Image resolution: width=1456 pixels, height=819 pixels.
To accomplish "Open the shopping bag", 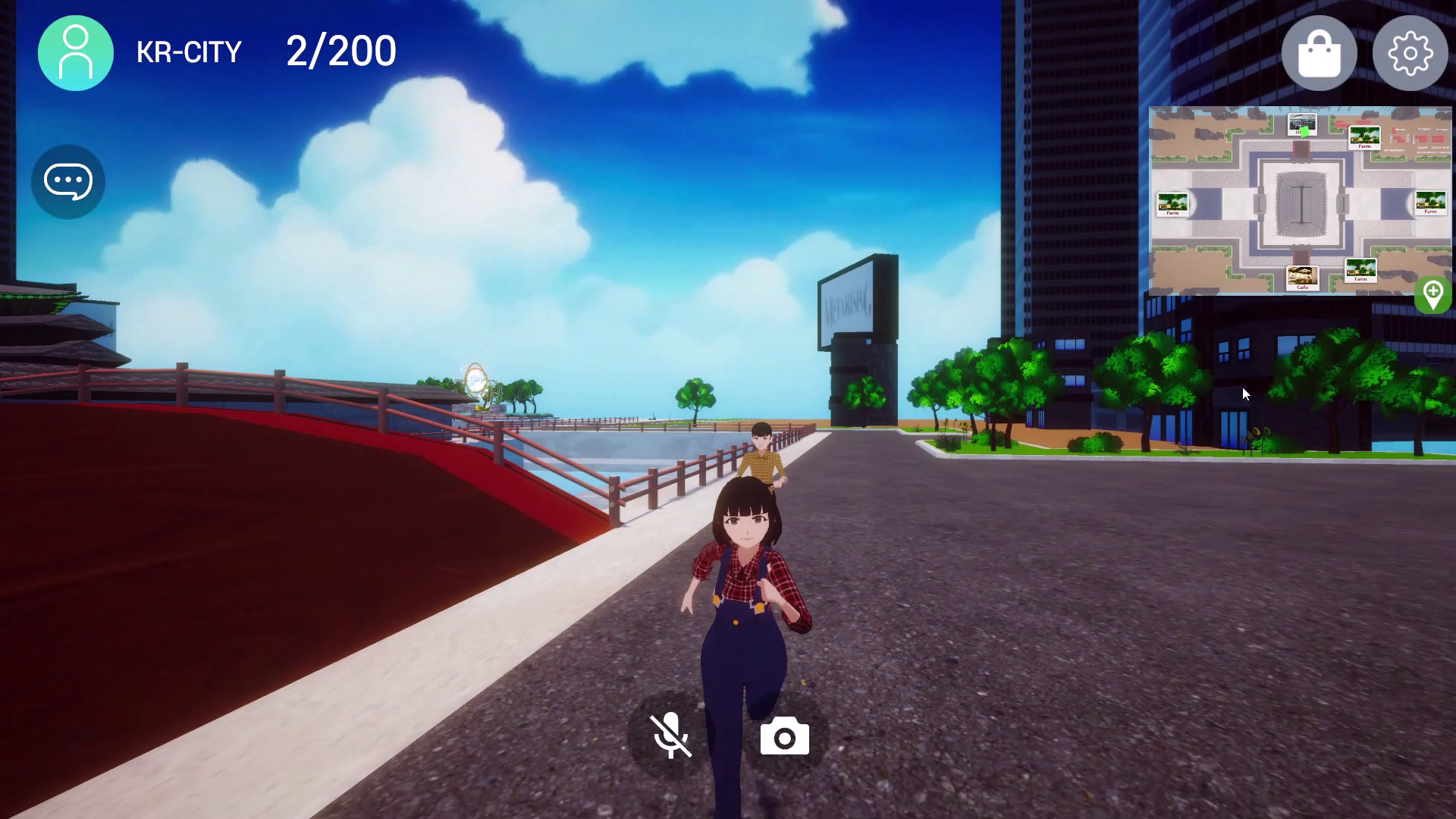I will point(1319,53).
